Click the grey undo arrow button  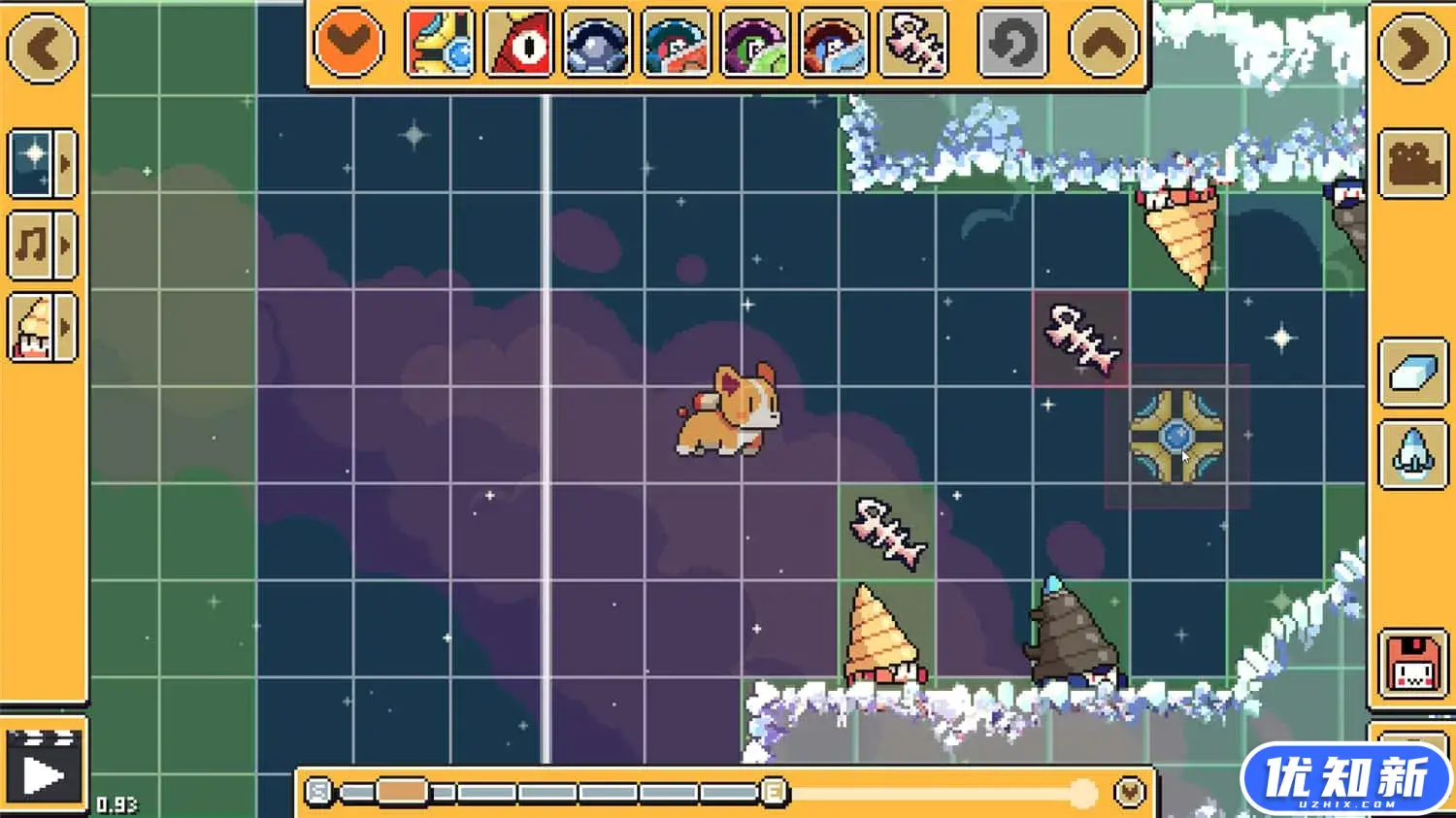[1012, 43]
